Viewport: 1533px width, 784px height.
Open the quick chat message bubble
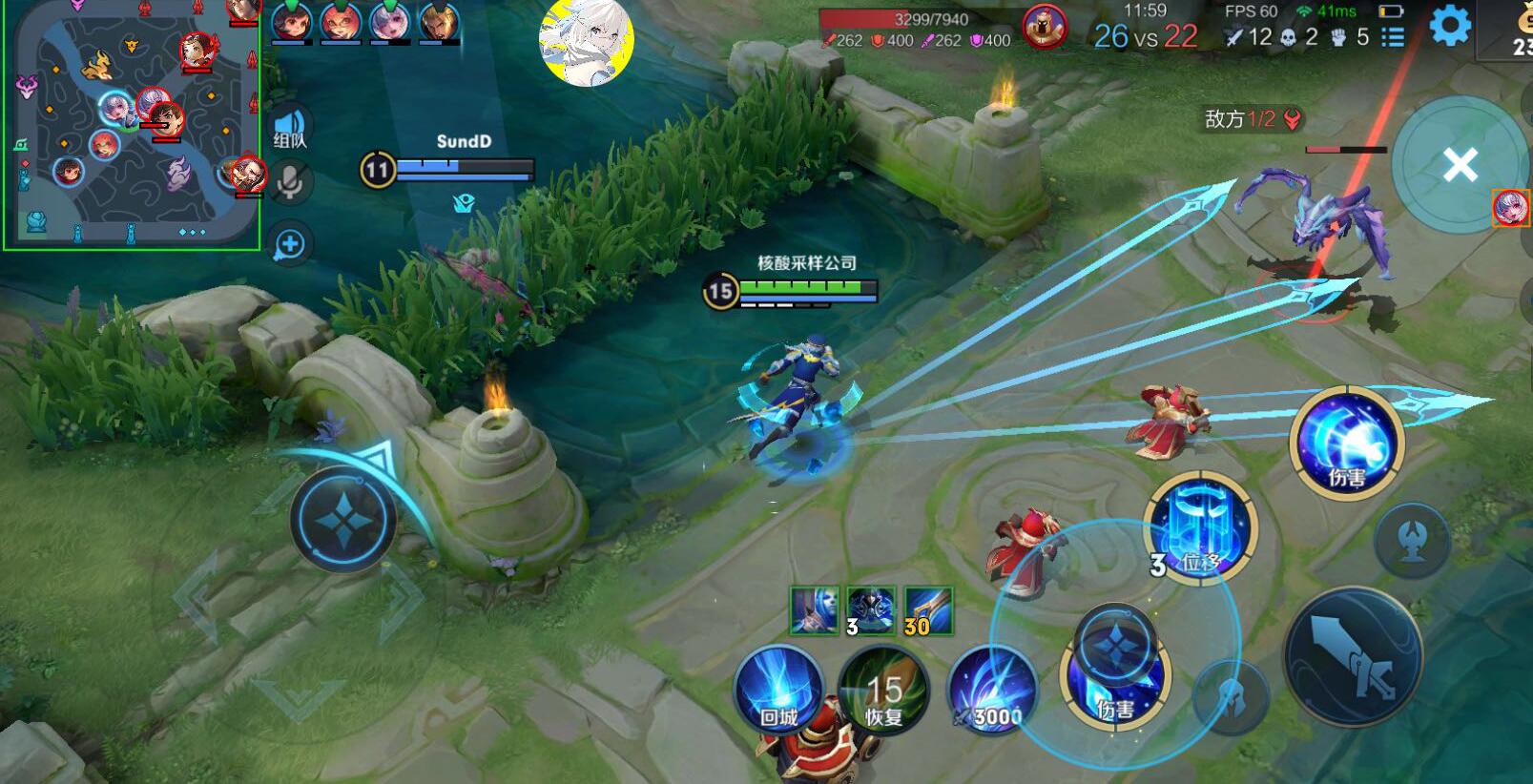(x=289, y=244)
